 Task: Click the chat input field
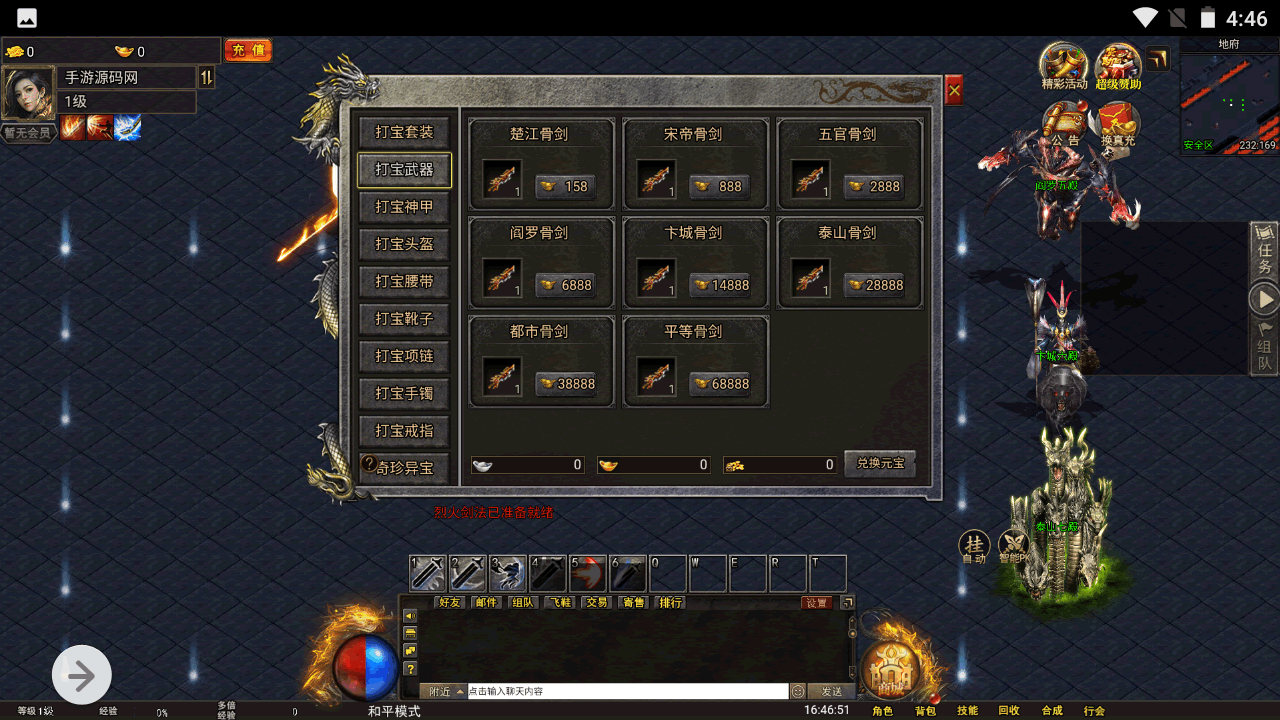click(627, 691)
